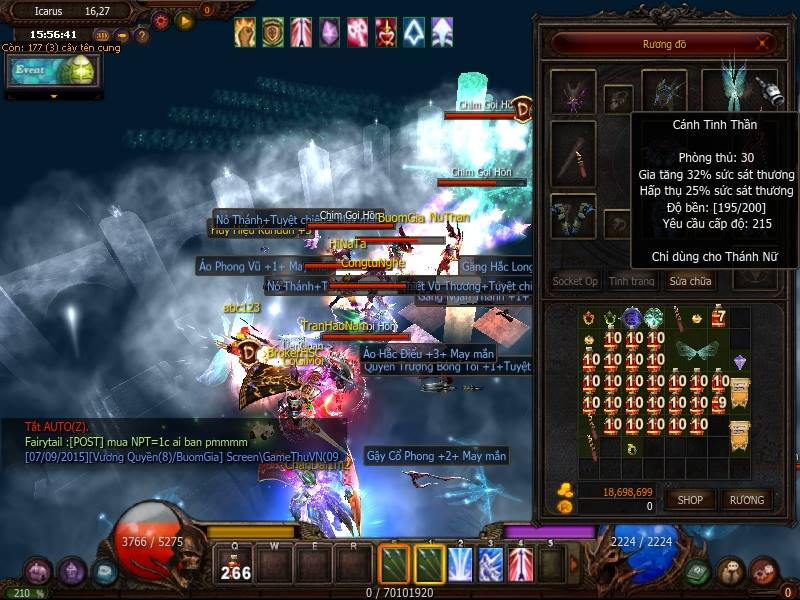Screen dimensions: 800x600
Task: Close the Rương đồ inventory window
Action: [x=765, y=43]
